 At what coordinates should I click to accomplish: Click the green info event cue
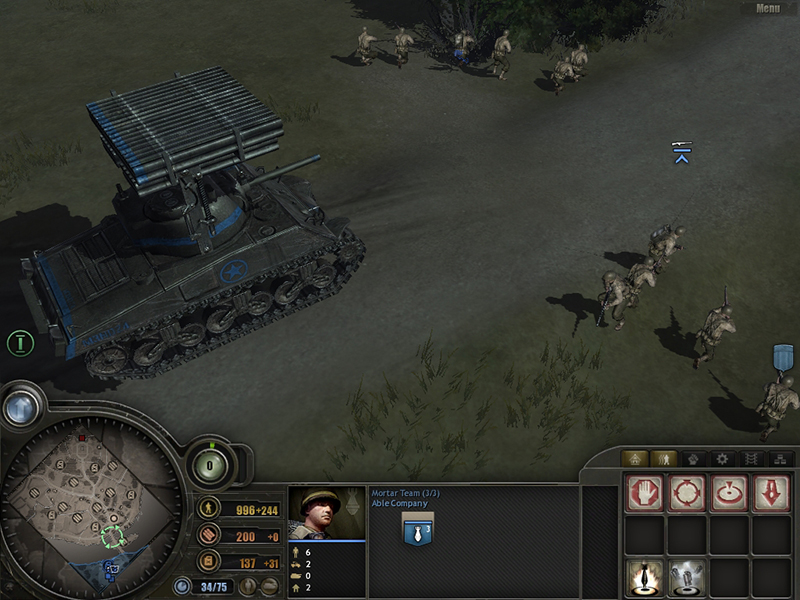[19, 343]
